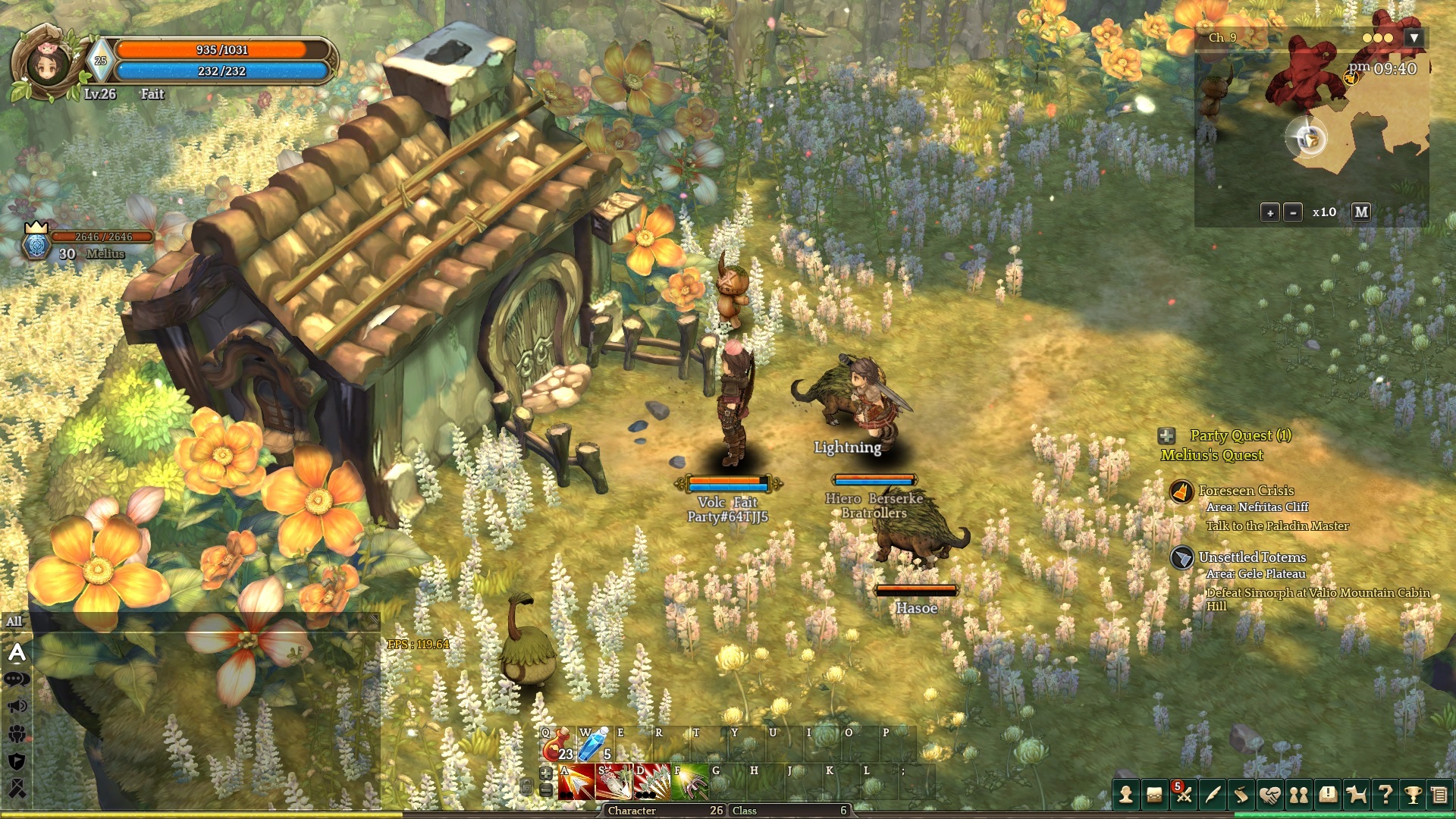This screenshot has height=819, width=1456.
Task: Click party member Melius's portrait
Action: pos(36,244)
